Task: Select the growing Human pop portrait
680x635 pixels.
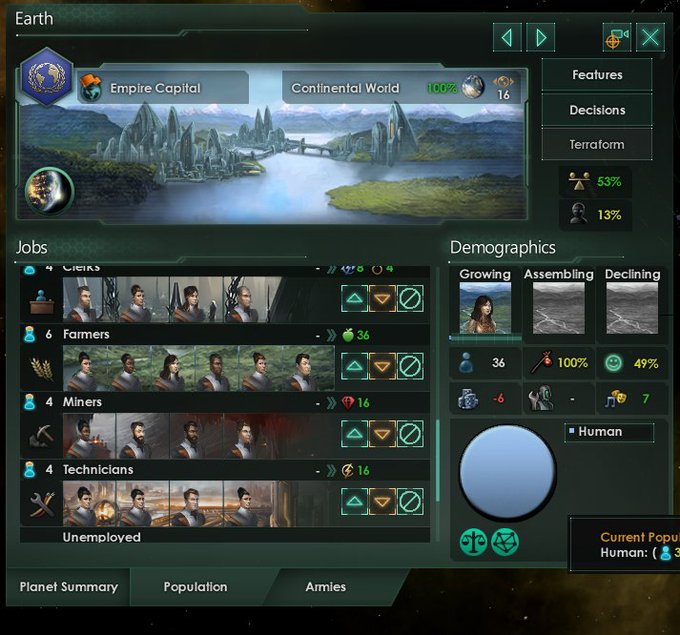Action: tap(485, 308)
